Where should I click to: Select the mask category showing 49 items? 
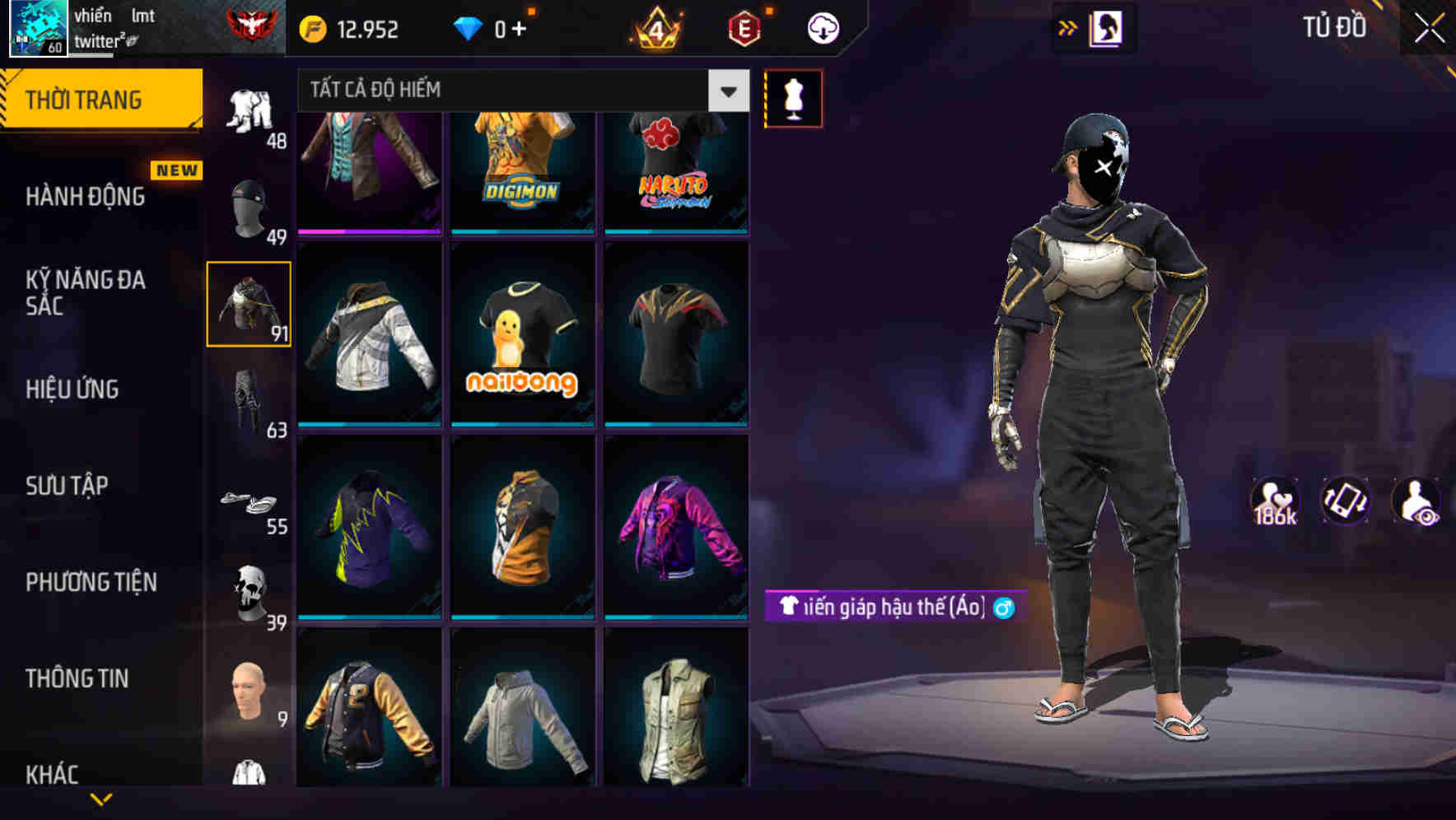click(249, 204)
